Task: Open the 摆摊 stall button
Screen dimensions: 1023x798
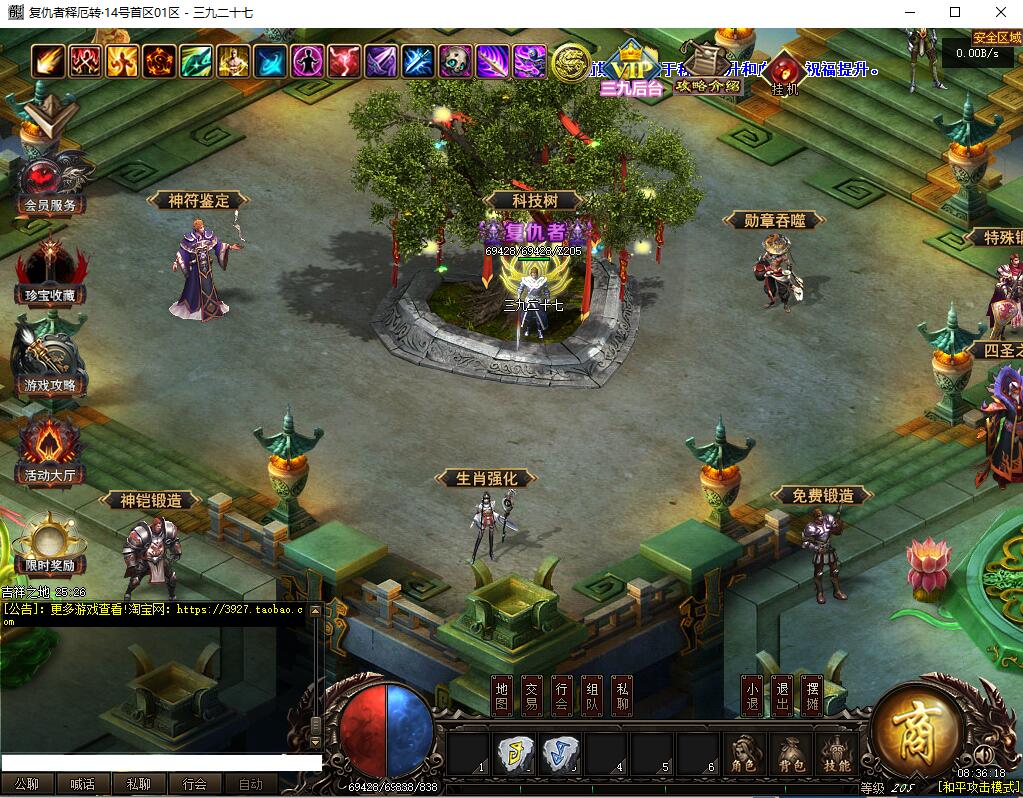Action: click(x=813, y=695)
